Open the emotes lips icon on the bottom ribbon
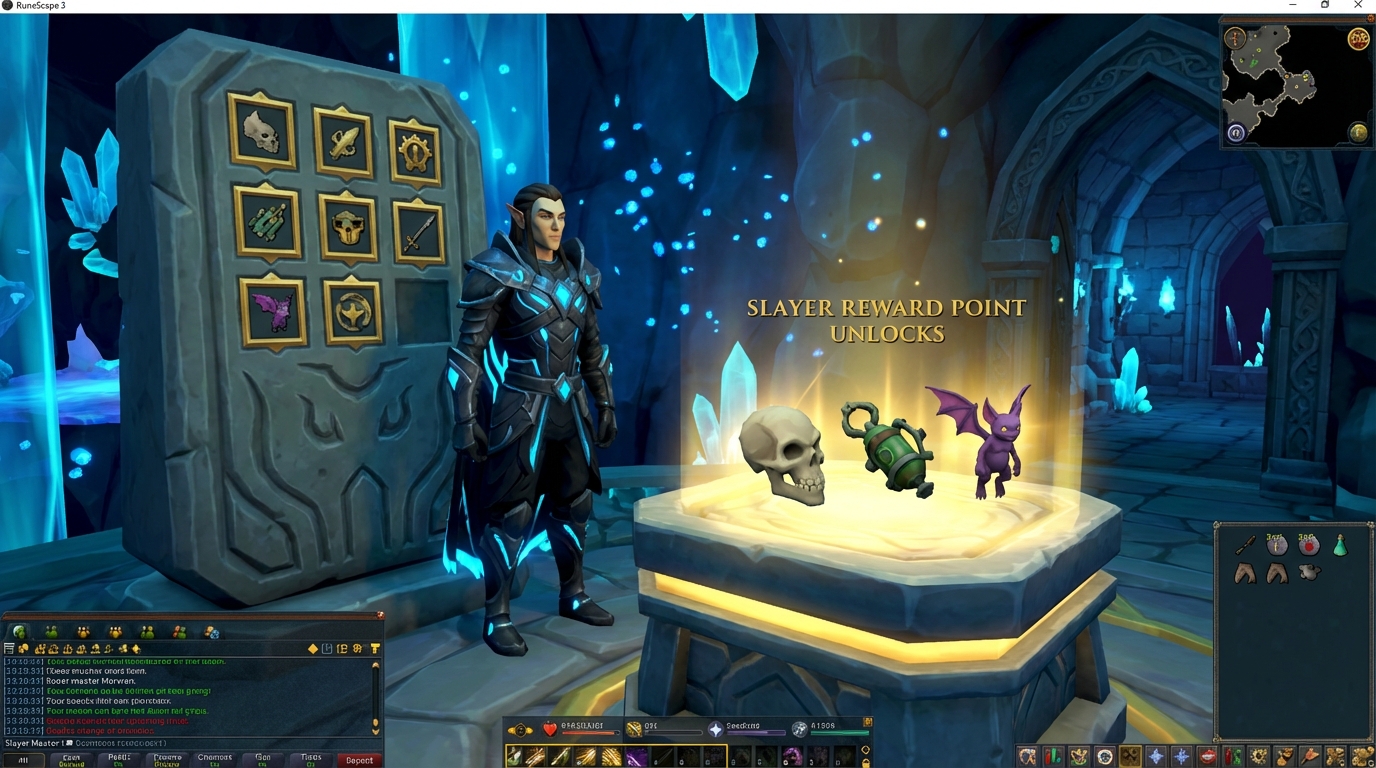Viewport: 1376px width, 768px height. [x=1209, y=756]
